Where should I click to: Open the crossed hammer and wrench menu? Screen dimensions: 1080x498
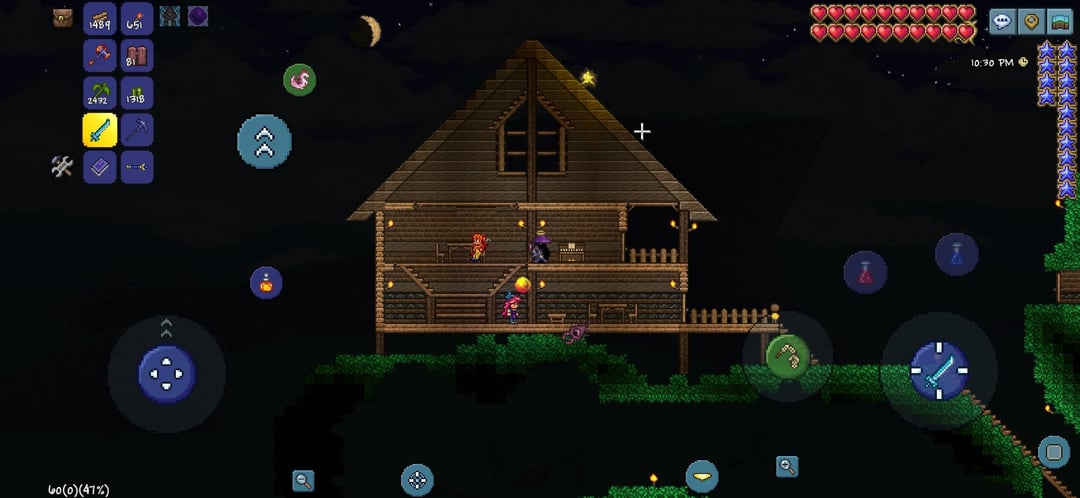(x=62, y=167)
